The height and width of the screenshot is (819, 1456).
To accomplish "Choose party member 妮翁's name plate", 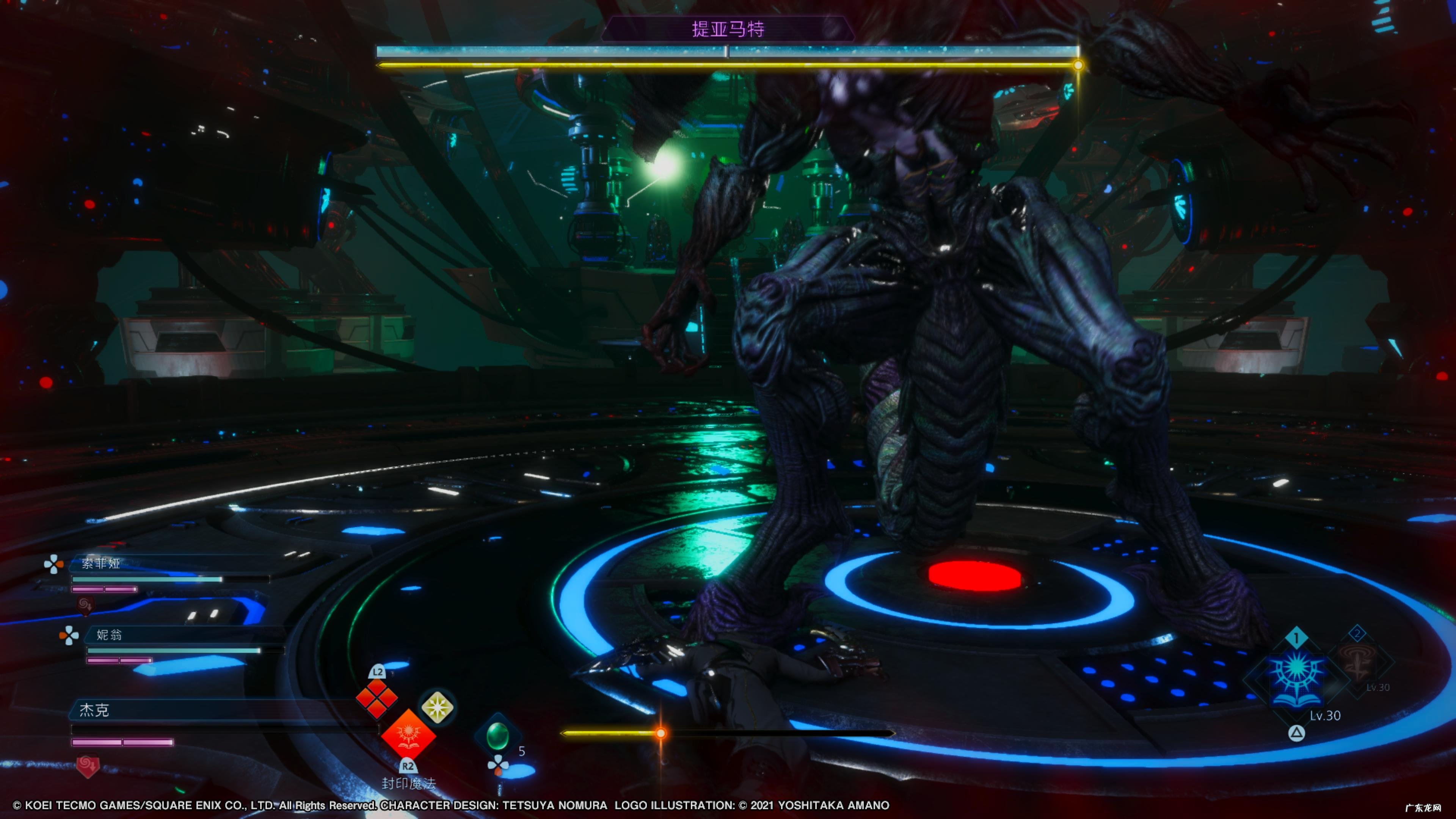I will [x=109, y=635].
